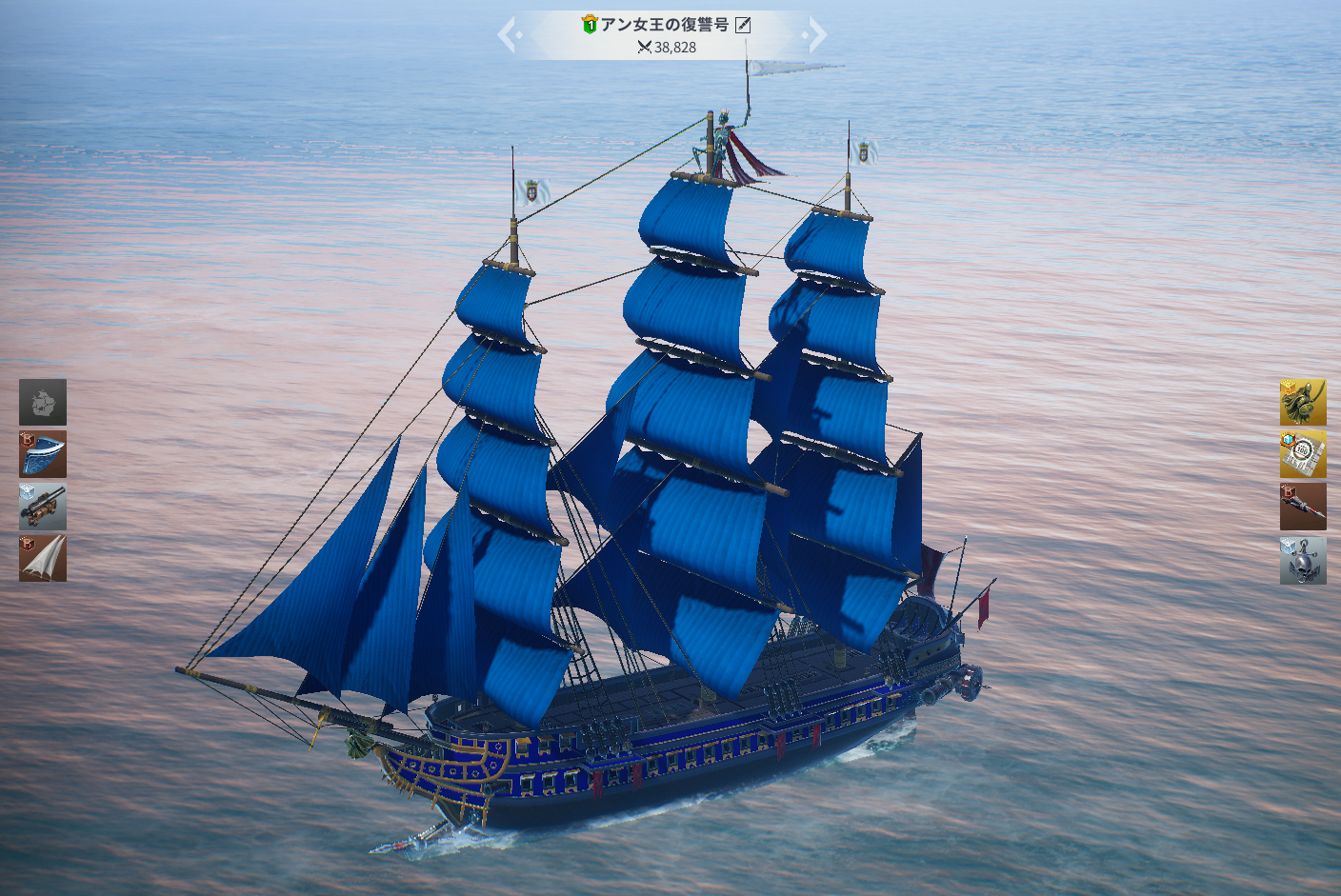The width and height of the screenshot is (1341, 896).
Task: Switch to the previous ship with left arrow
Action: pos(509,35)
